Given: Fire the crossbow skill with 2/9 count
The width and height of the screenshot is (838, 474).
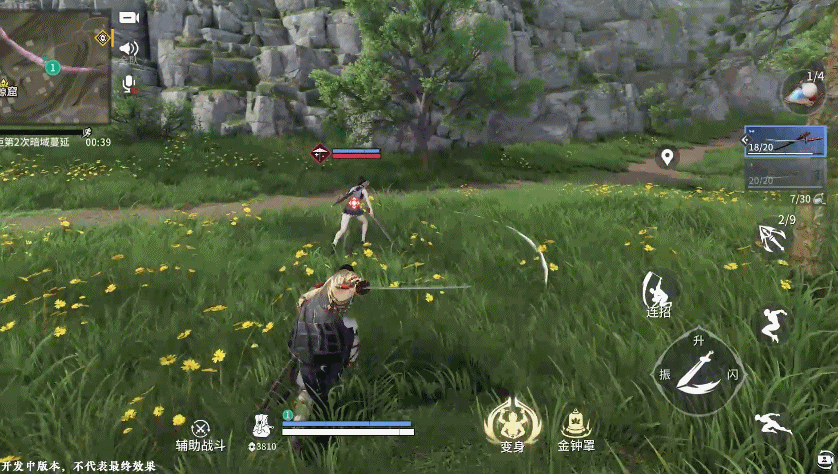Looking at the screenshot, I should click(x=772, y=237).
